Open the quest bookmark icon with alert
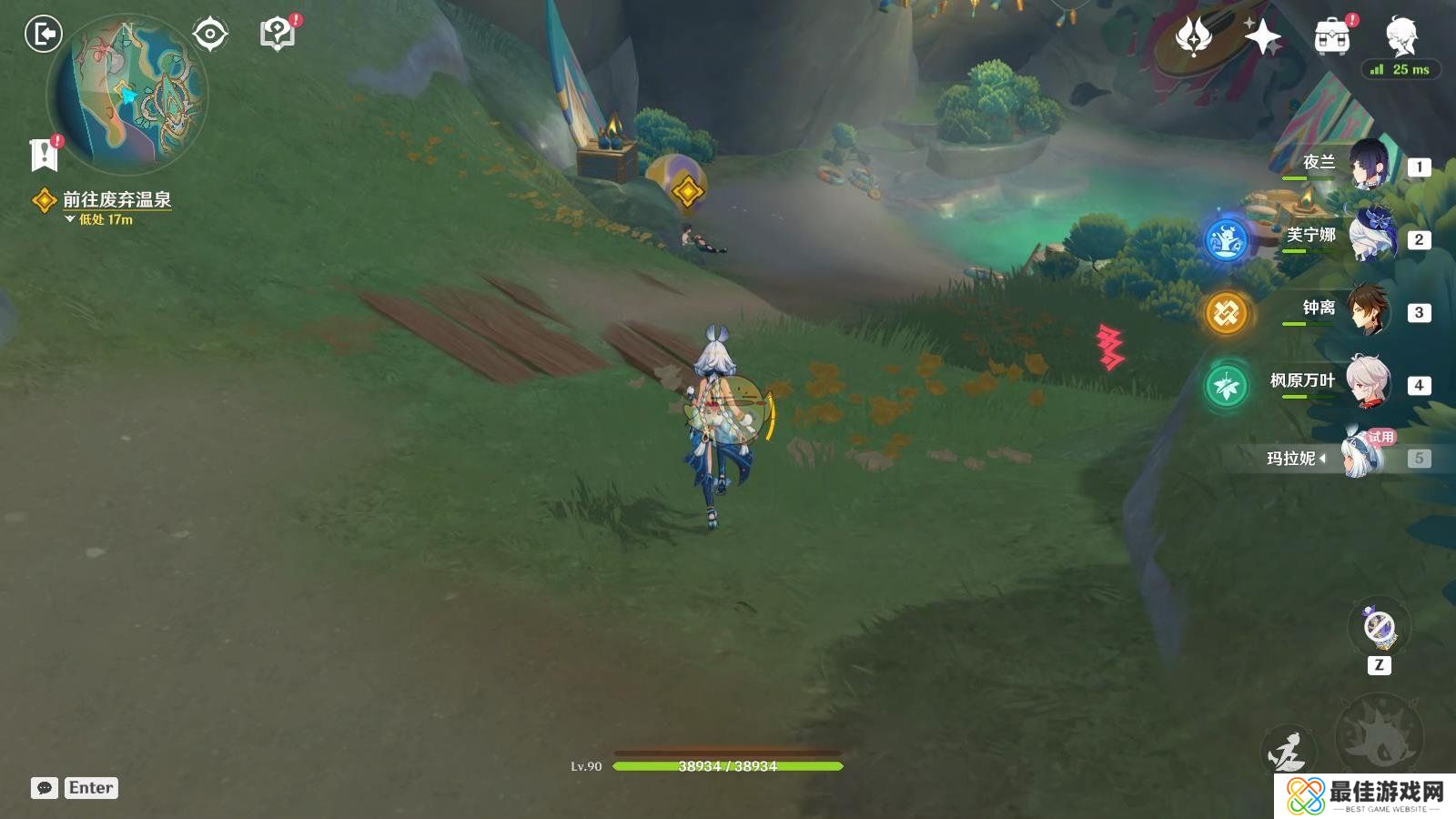1456x819 pixels. click(44, 155)
